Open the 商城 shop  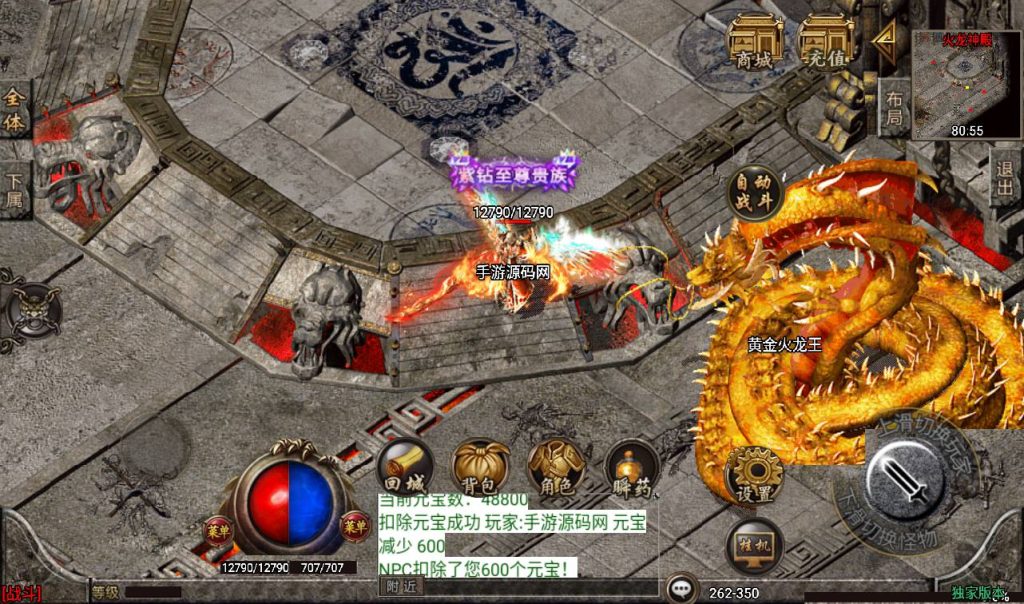tap(754, 43)
